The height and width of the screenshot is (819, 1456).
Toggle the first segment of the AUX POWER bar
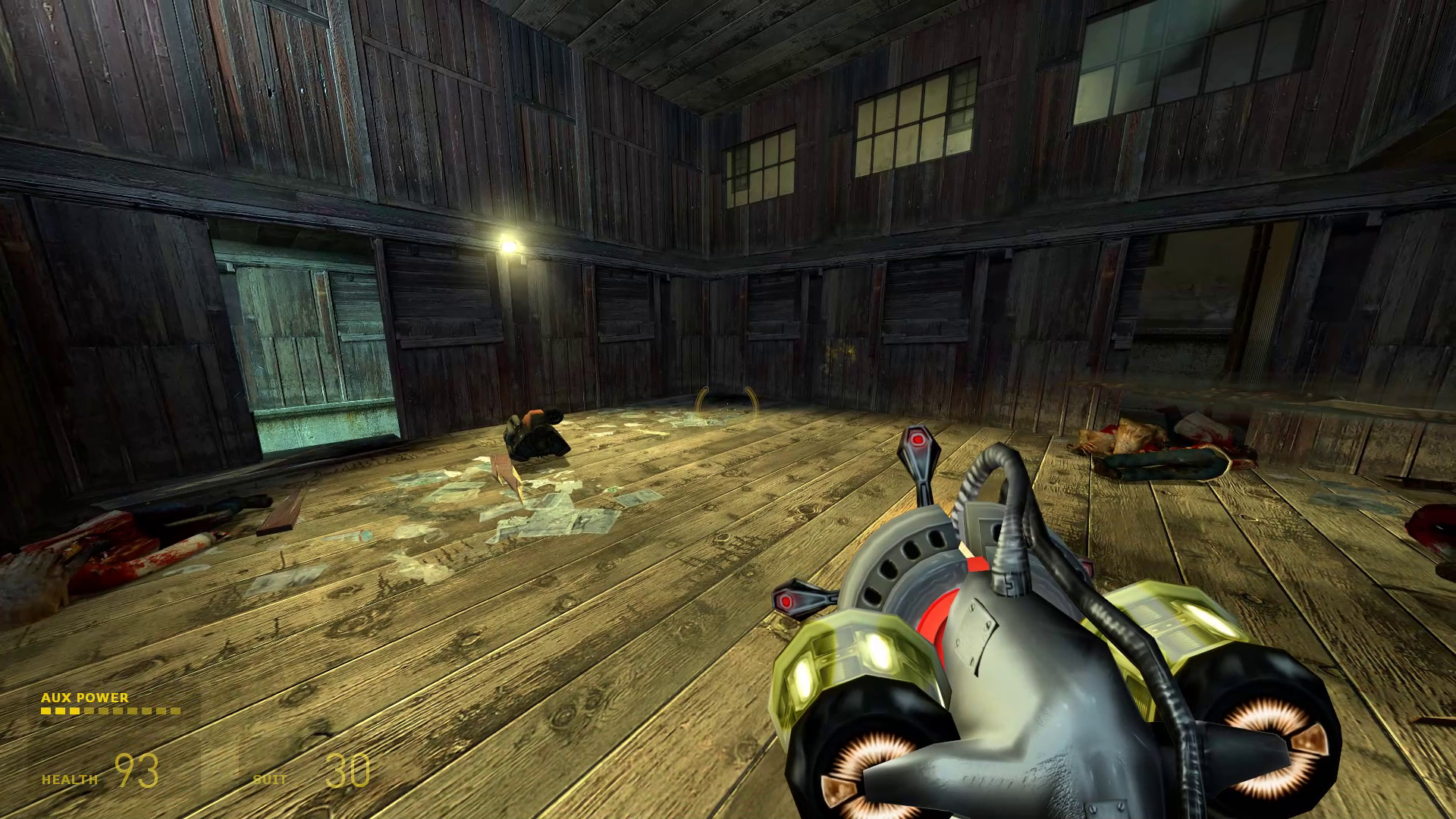tap(48, 711)
